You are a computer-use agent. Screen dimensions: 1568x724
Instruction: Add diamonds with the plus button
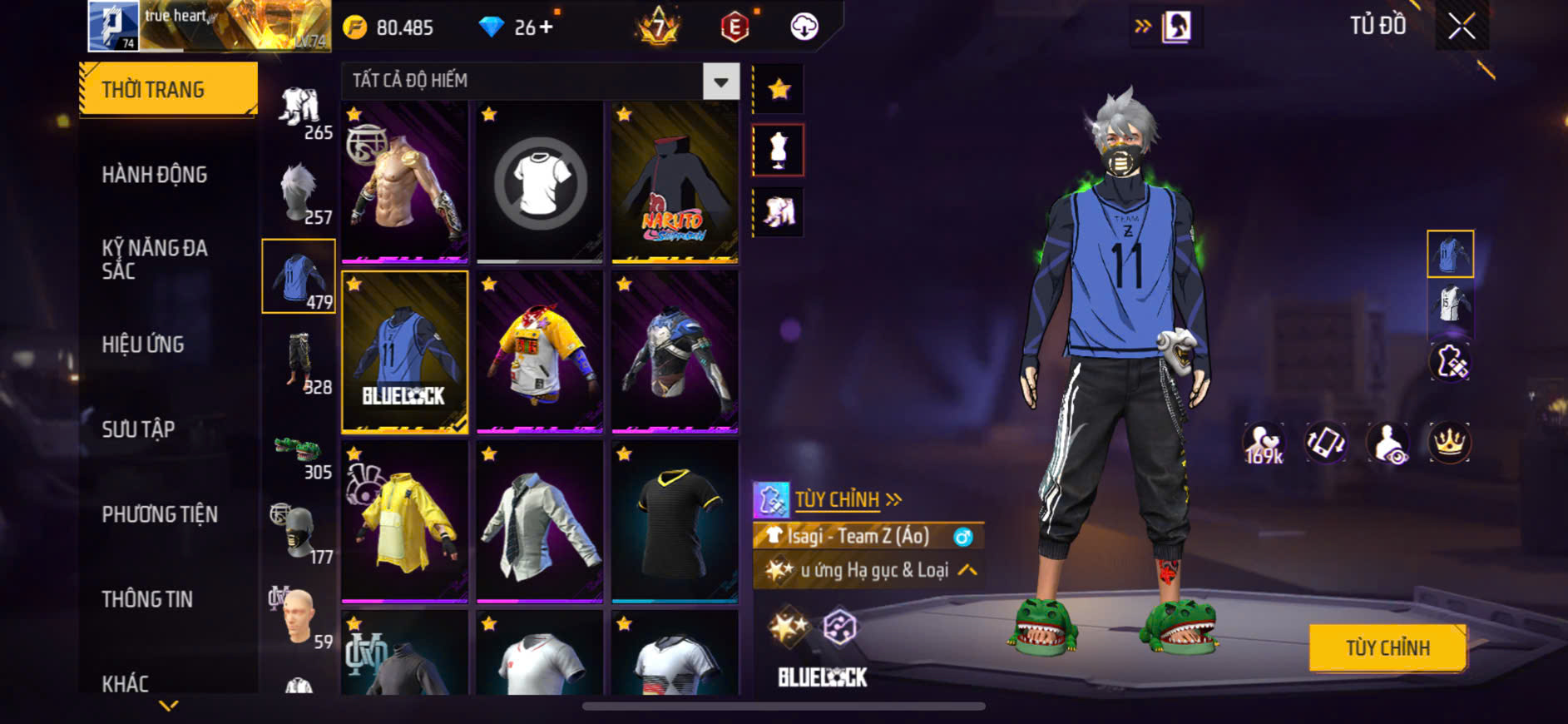click(546, 27)
